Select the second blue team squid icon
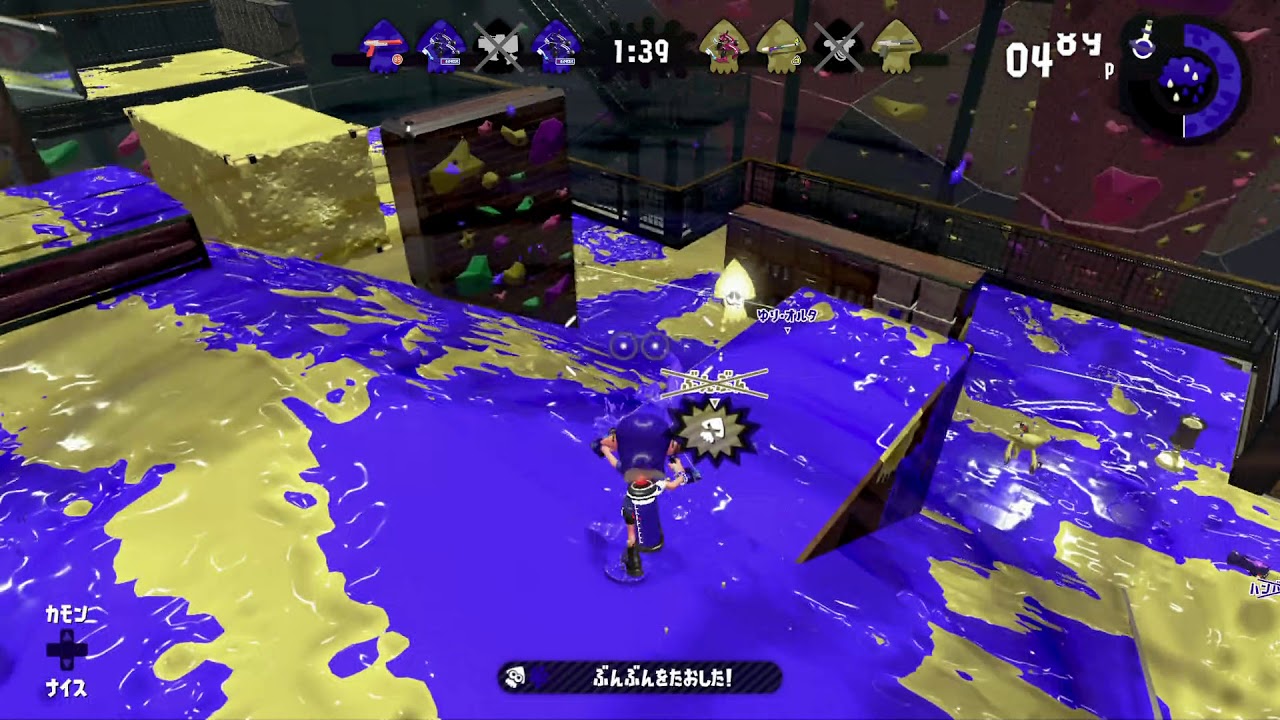The image size is (1280, 720). (x=443, y=45)
